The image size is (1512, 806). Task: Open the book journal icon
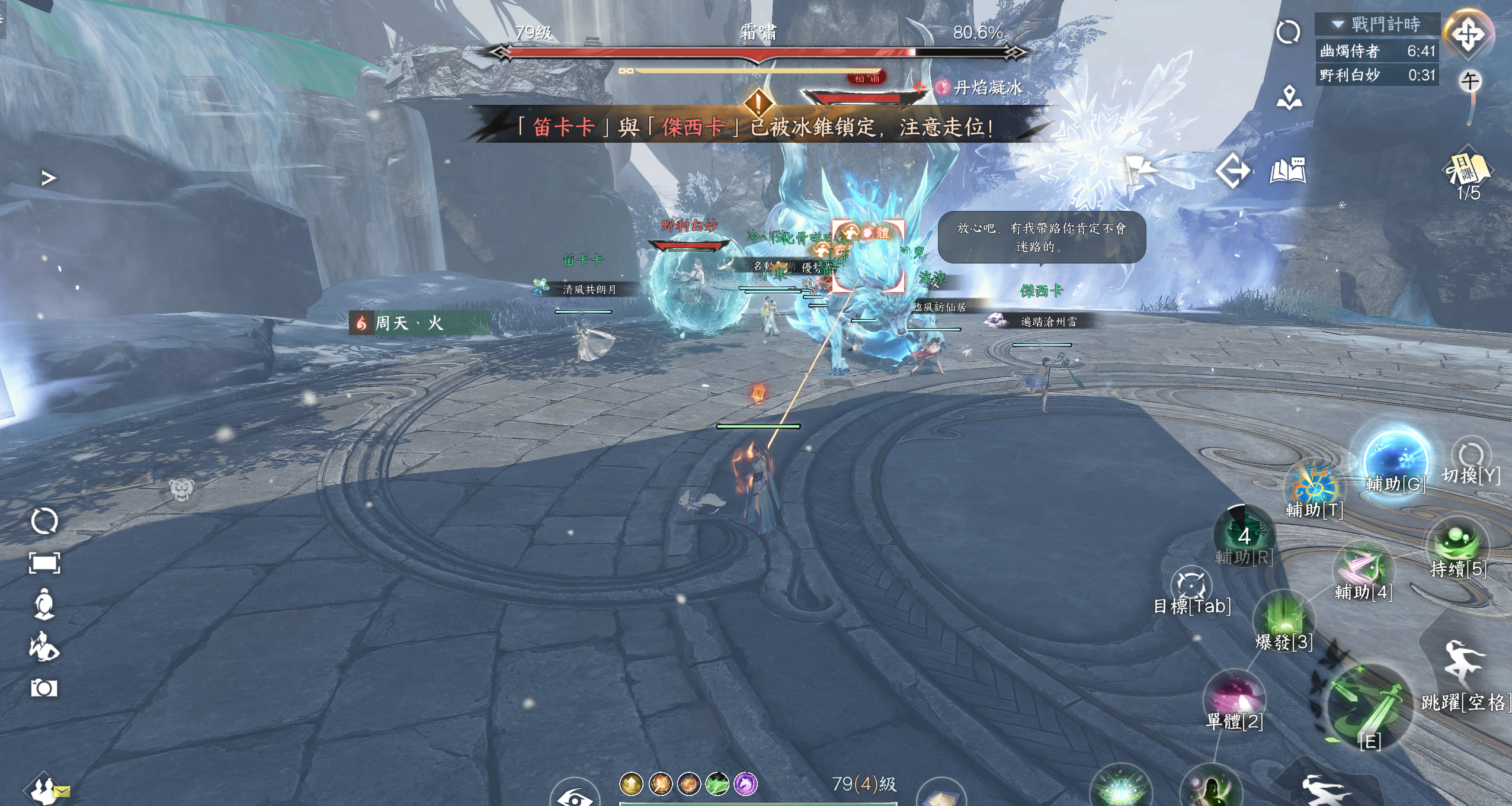(x=1287, y=171)
